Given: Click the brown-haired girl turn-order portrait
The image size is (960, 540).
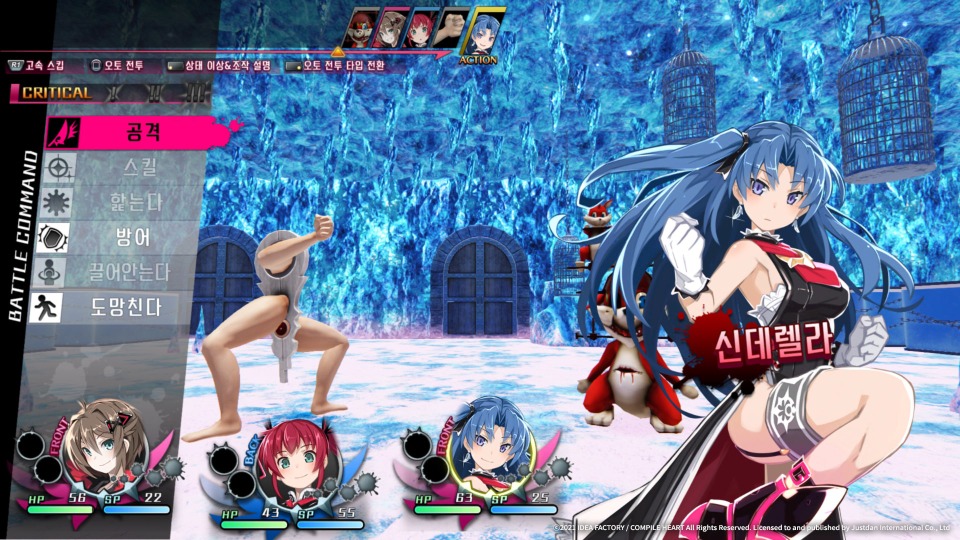Looking at the screenshot, I should point(390,28).
